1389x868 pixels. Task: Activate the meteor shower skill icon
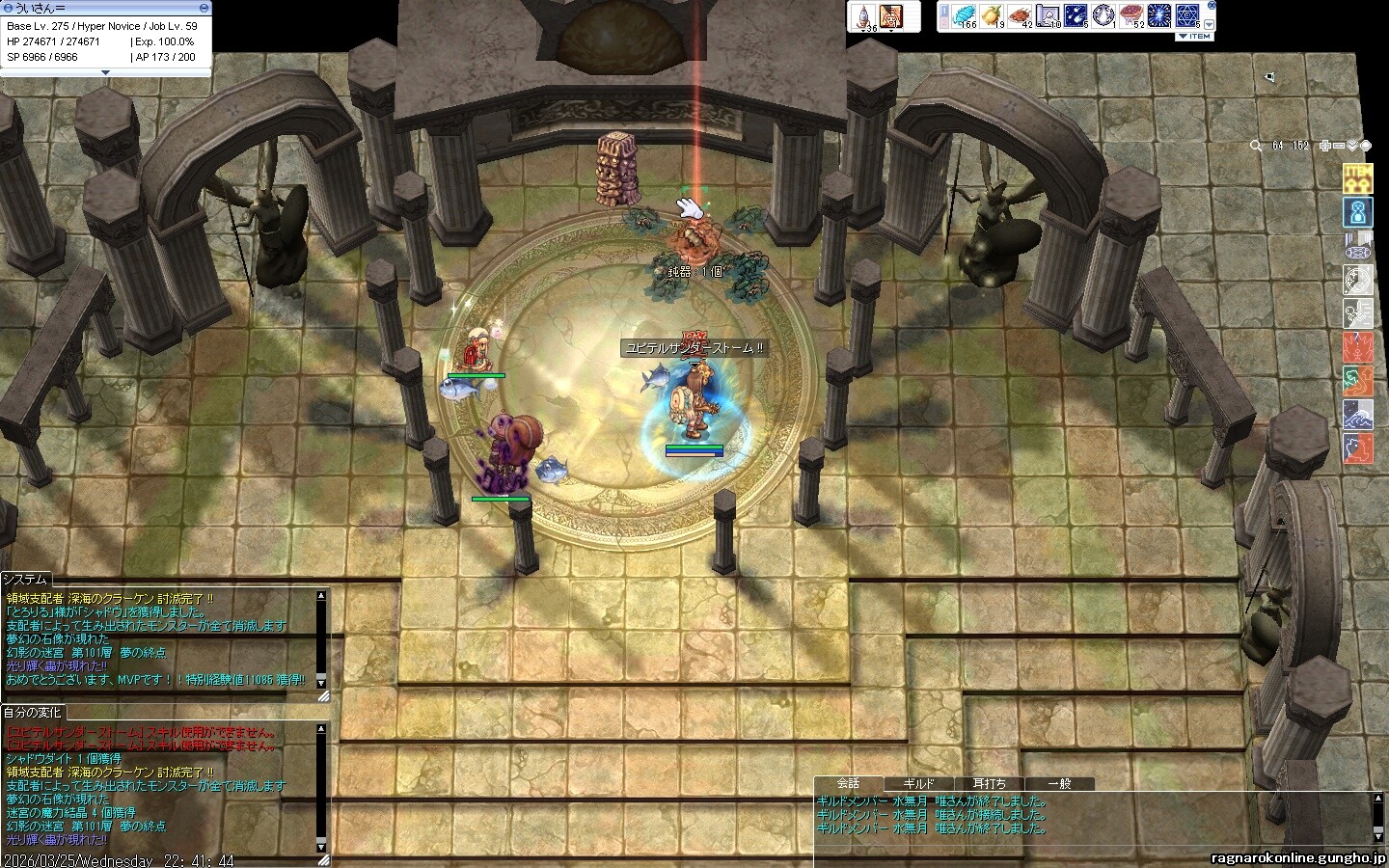(1076, 15)
